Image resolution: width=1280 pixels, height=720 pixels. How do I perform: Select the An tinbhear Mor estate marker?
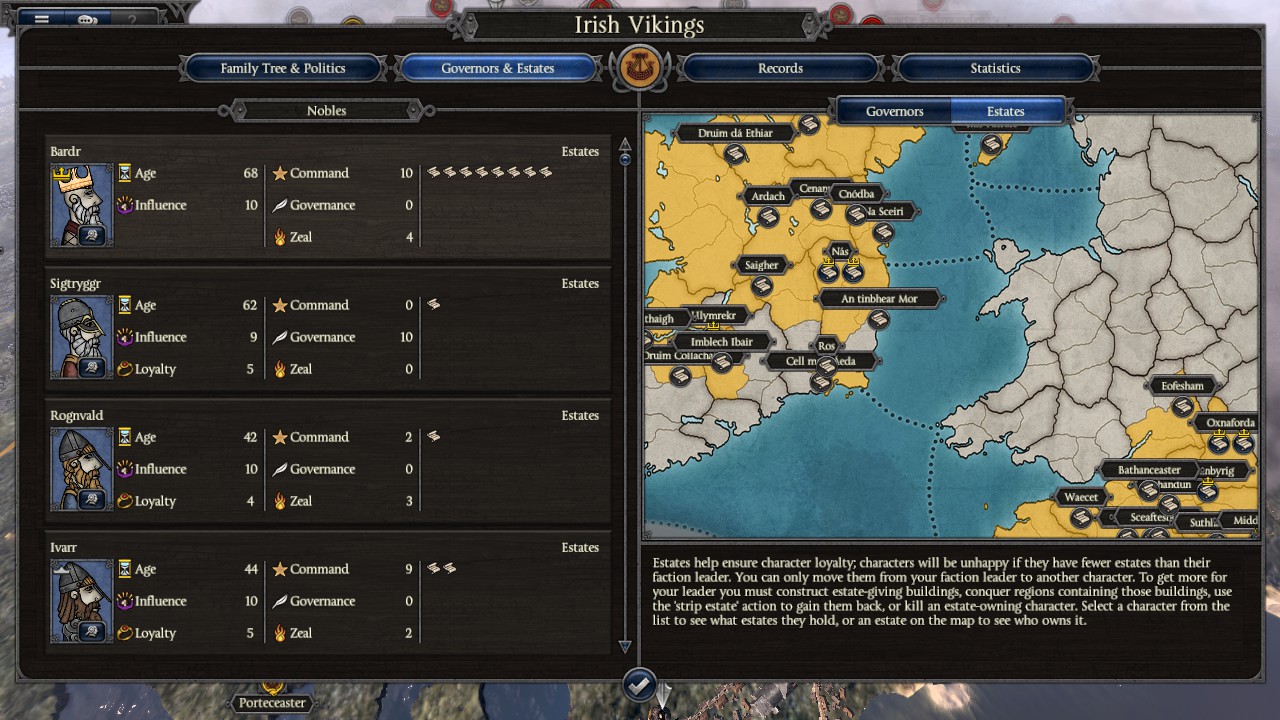879,319
